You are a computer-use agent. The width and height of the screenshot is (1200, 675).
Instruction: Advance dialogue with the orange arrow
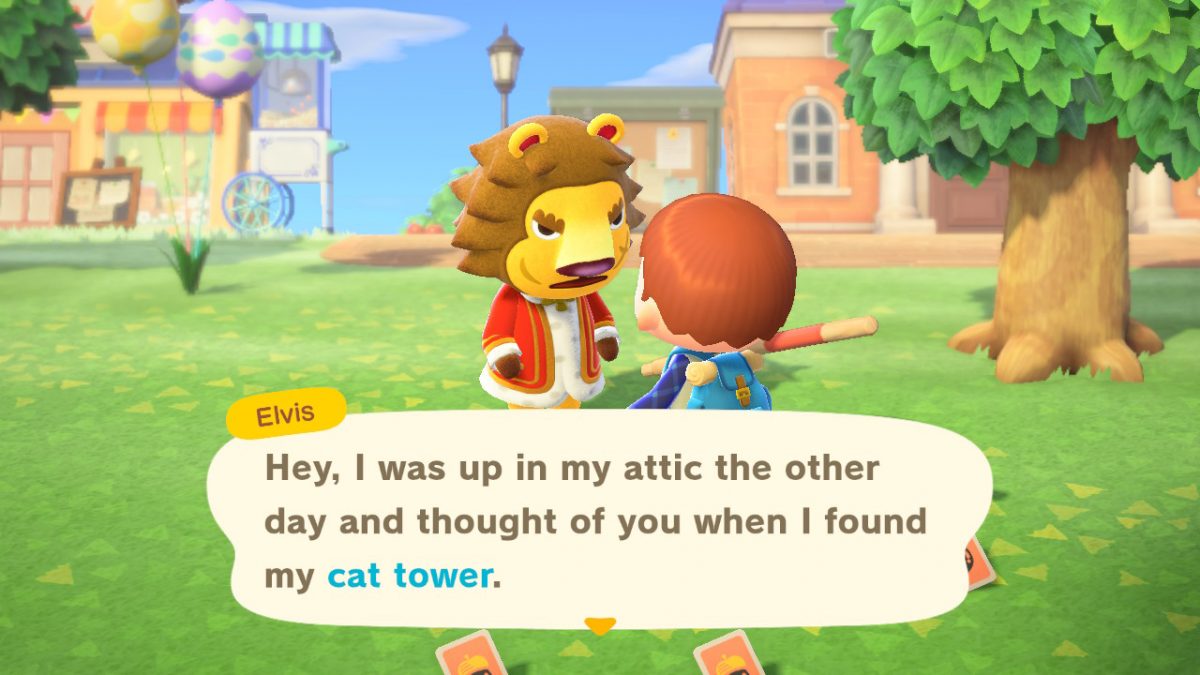coord(599,626)
